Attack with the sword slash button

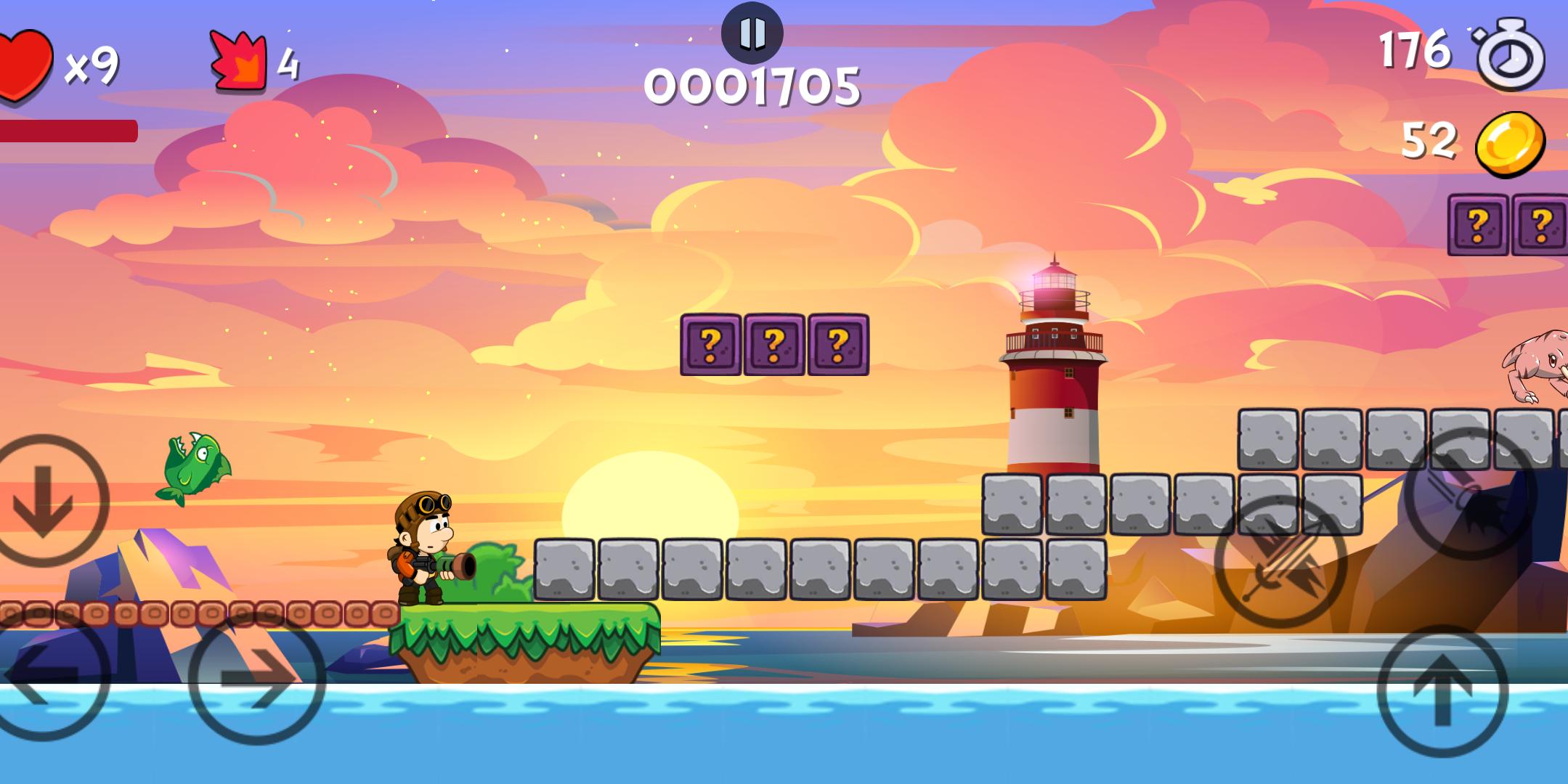pos(1280,562)
